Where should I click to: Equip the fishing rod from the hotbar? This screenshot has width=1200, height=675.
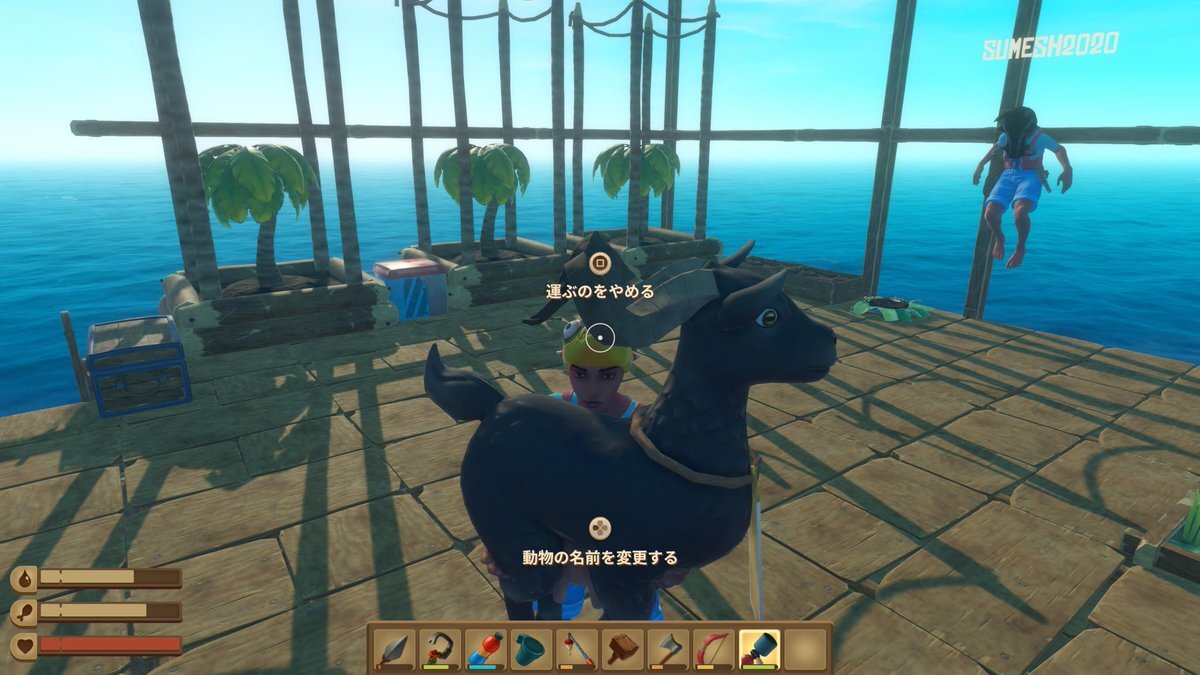pos(577,649)
